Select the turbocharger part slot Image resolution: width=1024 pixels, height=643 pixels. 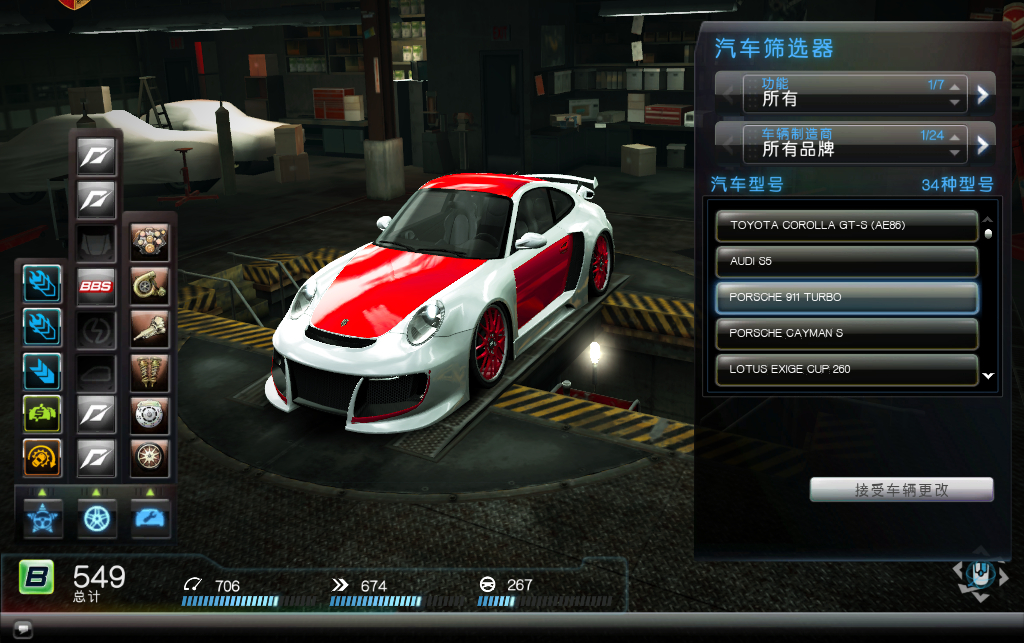click(x=150, y=286)
